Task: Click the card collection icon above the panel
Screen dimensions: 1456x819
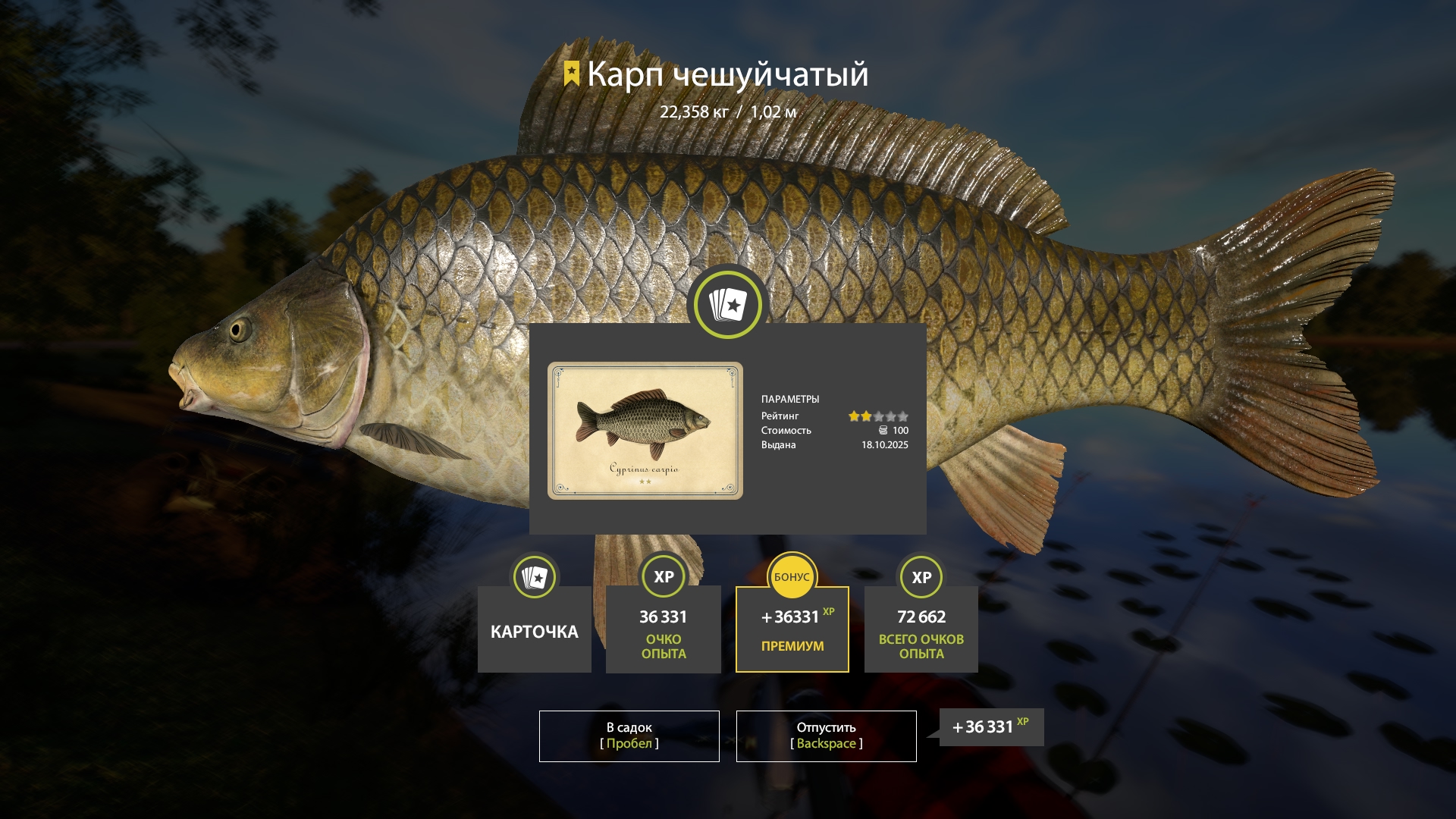Action: tap(728, 304)
